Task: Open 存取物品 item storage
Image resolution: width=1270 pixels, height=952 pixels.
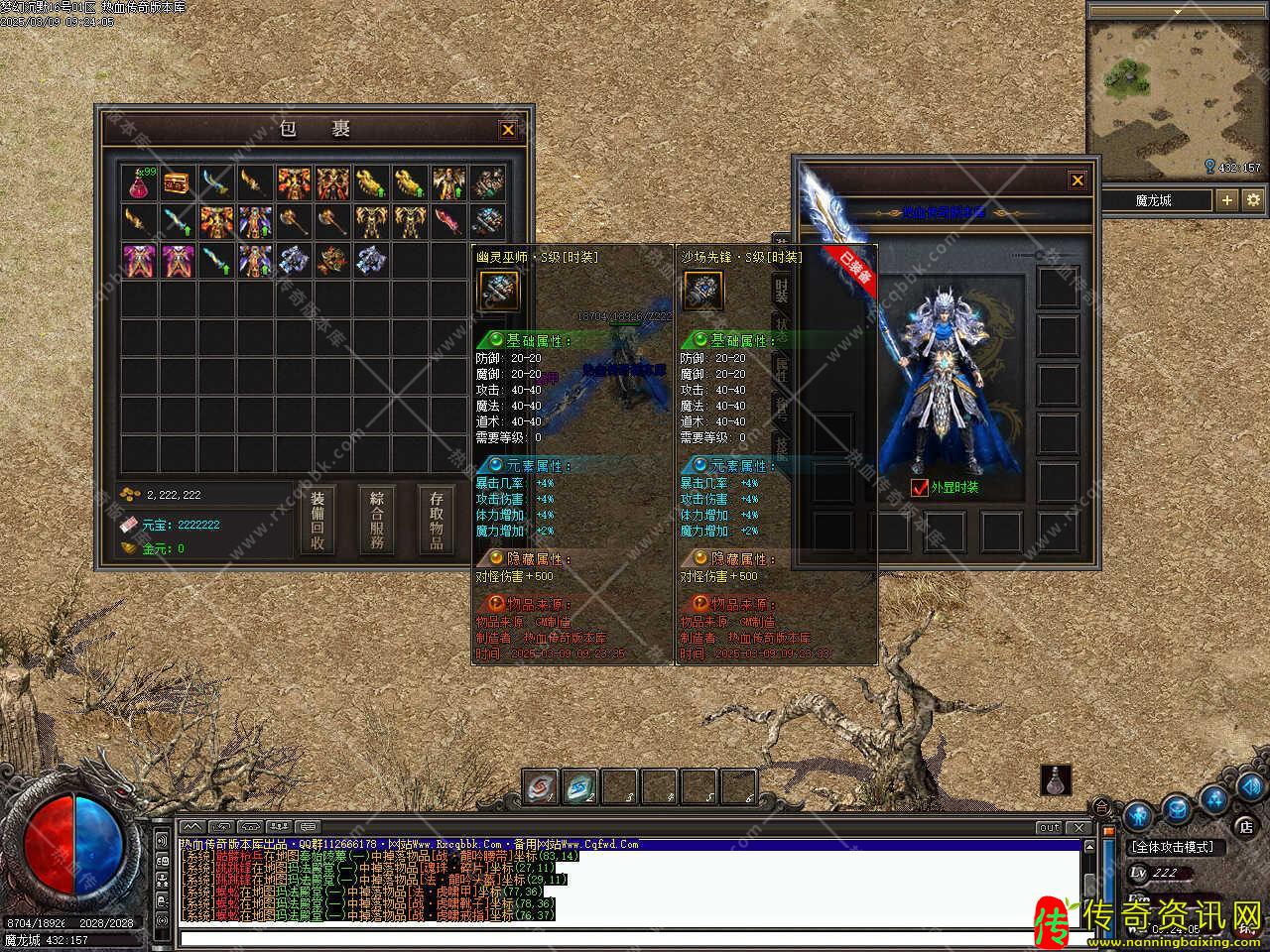Action: click(437, 521)
